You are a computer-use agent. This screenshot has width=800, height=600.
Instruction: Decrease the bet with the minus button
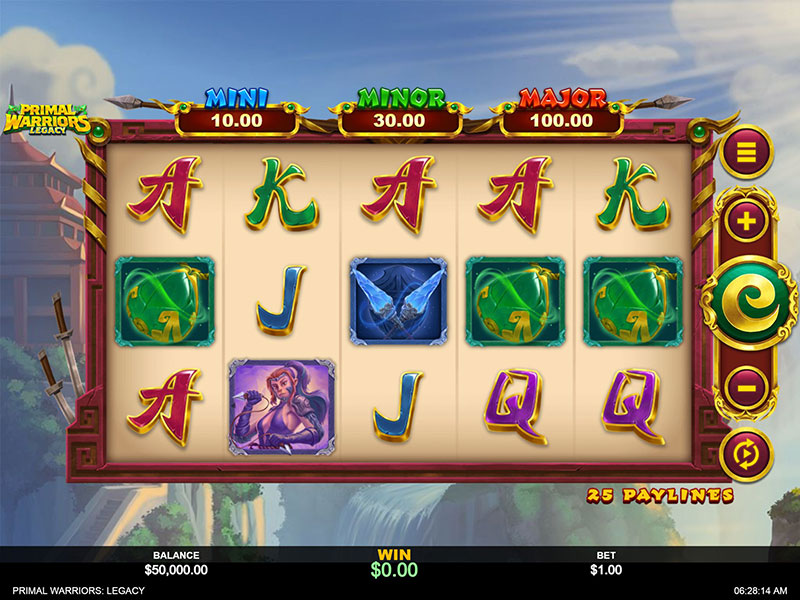(x=746, y=385)
